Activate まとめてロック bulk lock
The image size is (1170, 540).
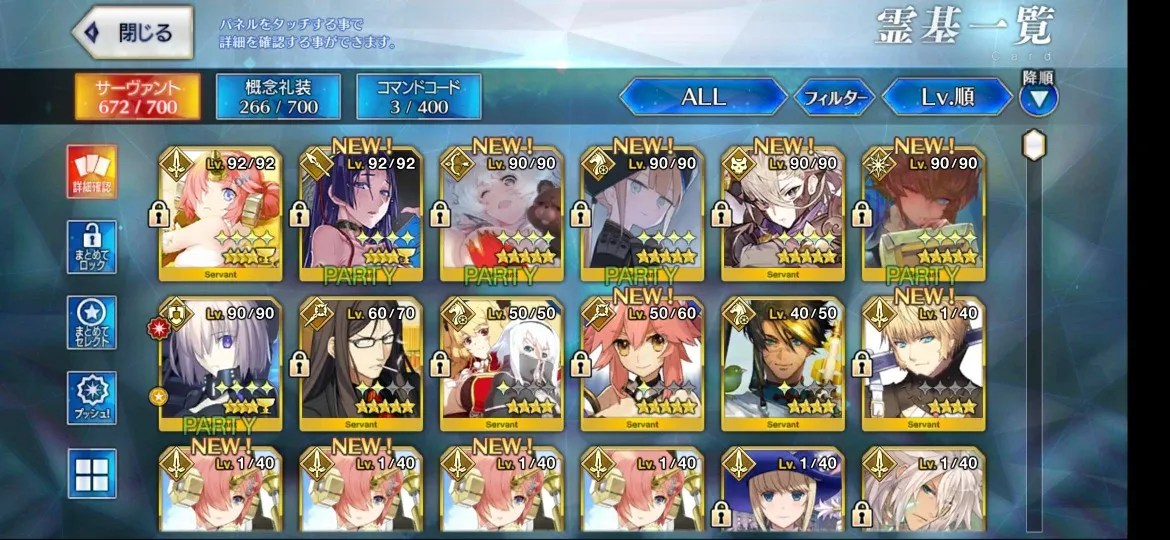click(93, 247)
